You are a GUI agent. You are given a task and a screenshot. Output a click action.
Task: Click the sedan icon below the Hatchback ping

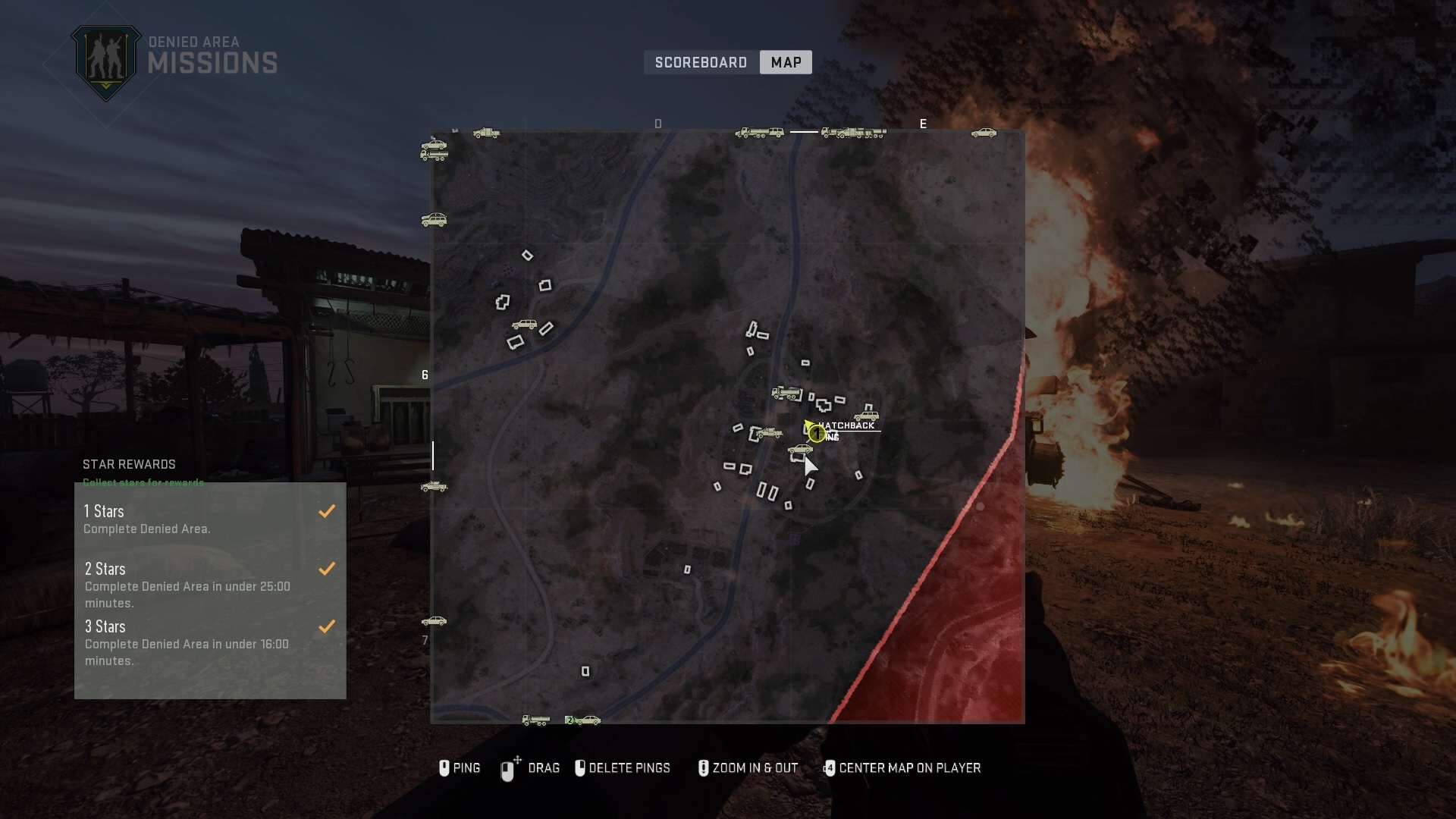click(x=799, y=449)
